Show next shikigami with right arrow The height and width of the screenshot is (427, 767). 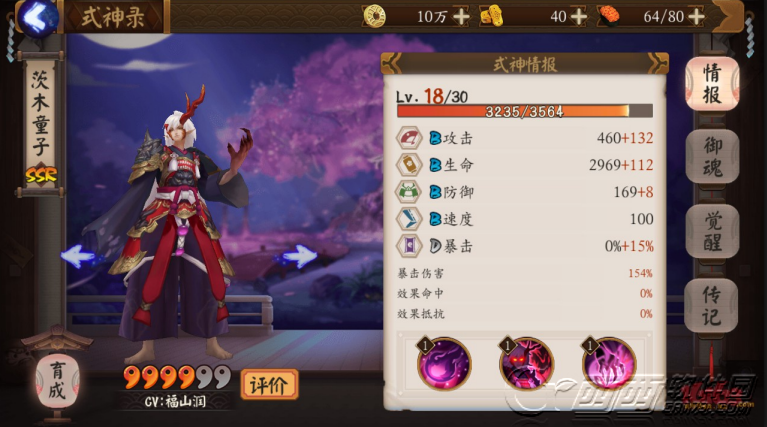(297, 256)
